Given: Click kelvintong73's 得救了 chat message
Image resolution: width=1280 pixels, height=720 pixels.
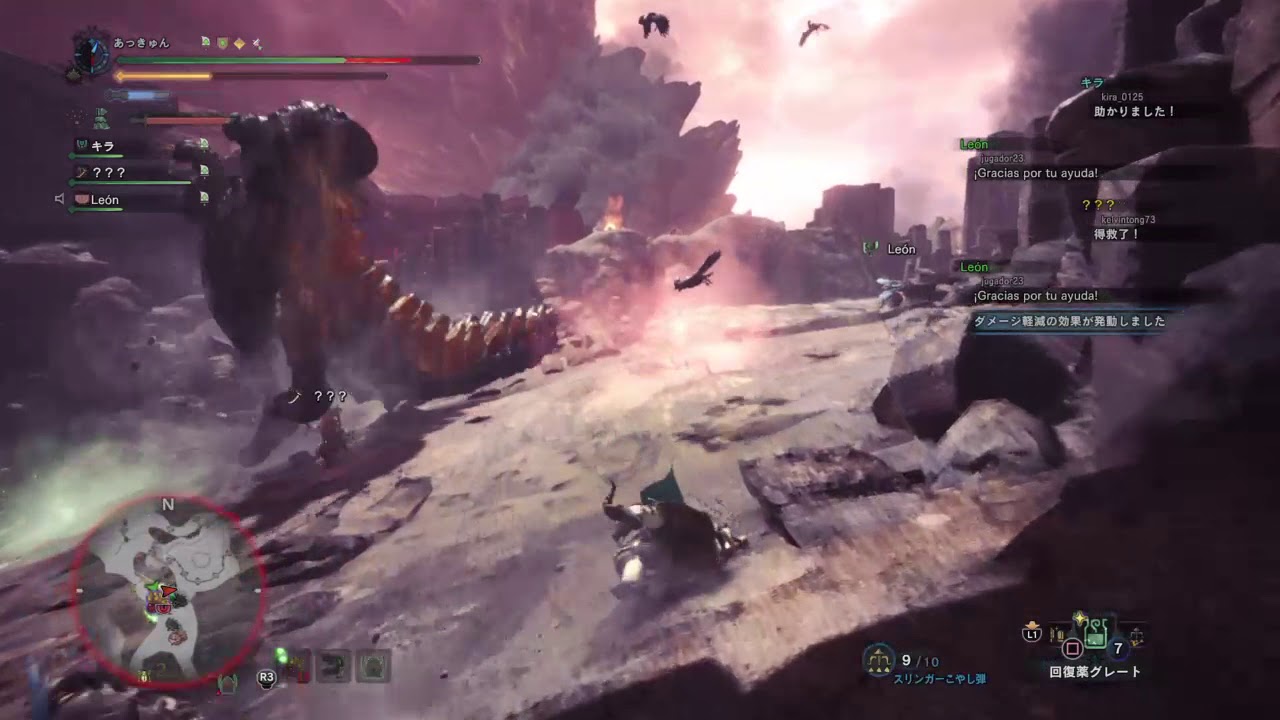Looking at the screenshot, I should (x=1118, y=234).
